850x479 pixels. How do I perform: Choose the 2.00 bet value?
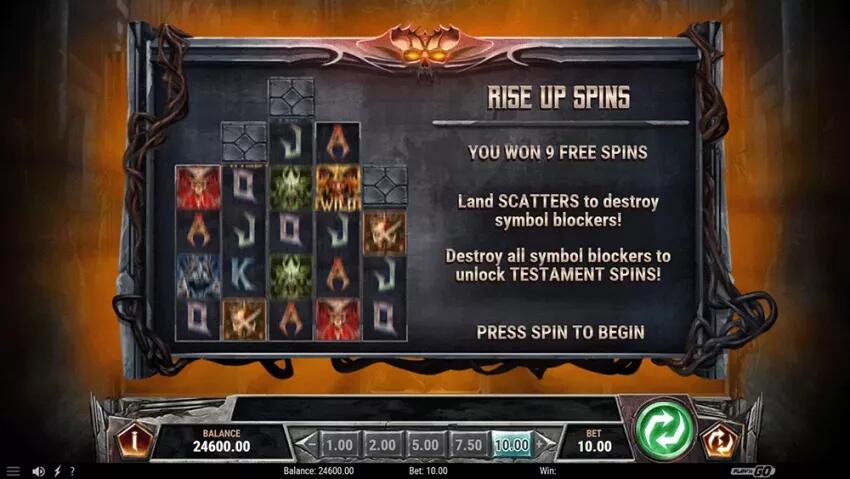coord(383,444)
